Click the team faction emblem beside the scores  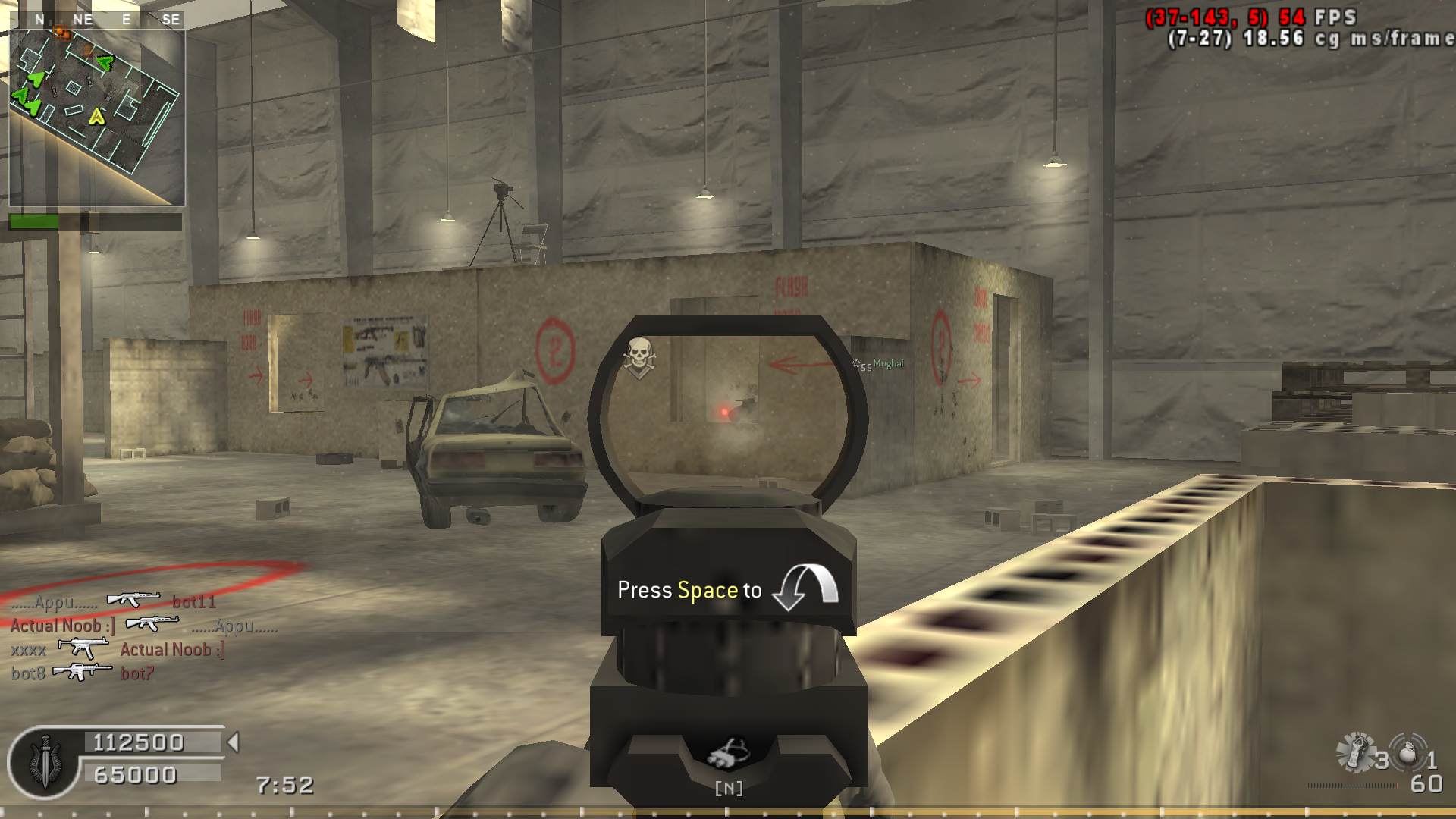(x=44, y=762)
